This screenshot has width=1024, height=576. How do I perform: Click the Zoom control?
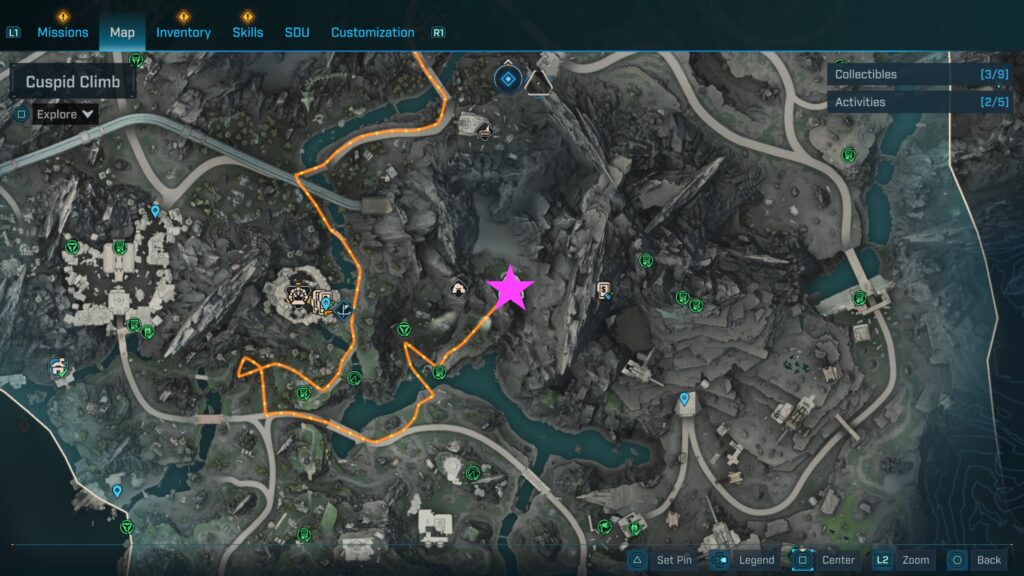(x=904, y=560)
